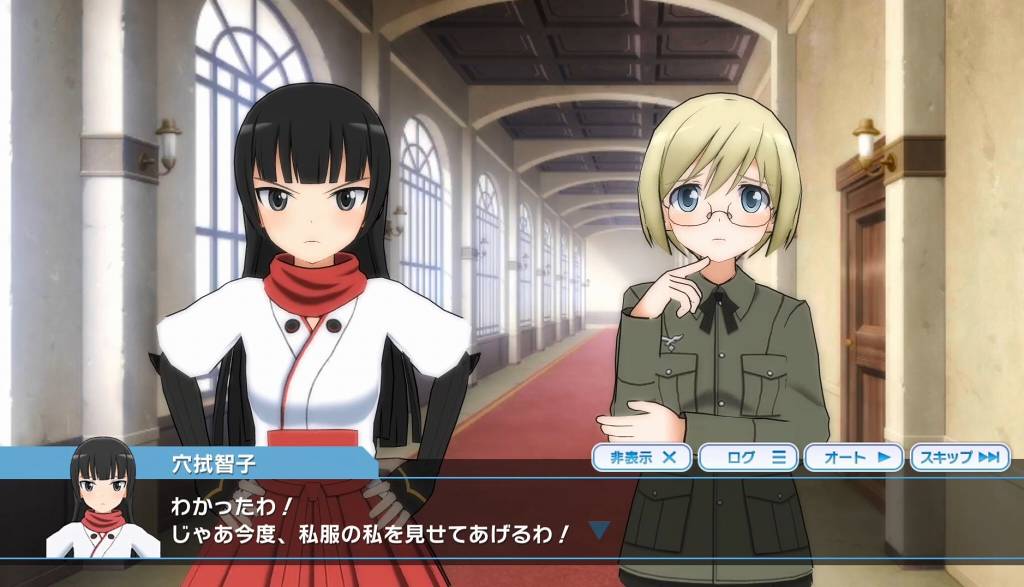The width and height of the screenshot is (1024, 587).
Task: Open the ログ dialogue log
Action: (x=748, y=458)
